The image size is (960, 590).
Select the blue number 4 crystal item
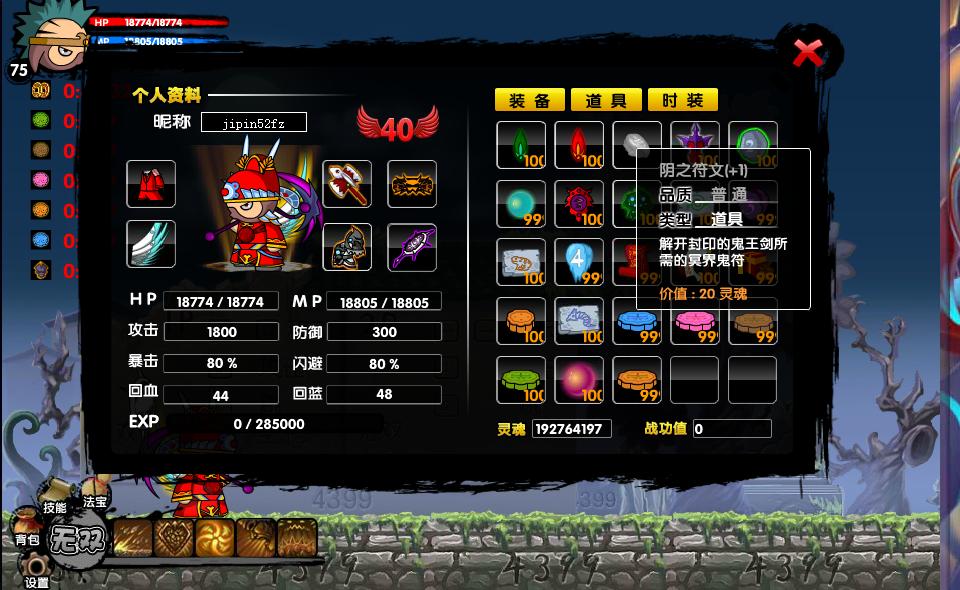point(579,262)
